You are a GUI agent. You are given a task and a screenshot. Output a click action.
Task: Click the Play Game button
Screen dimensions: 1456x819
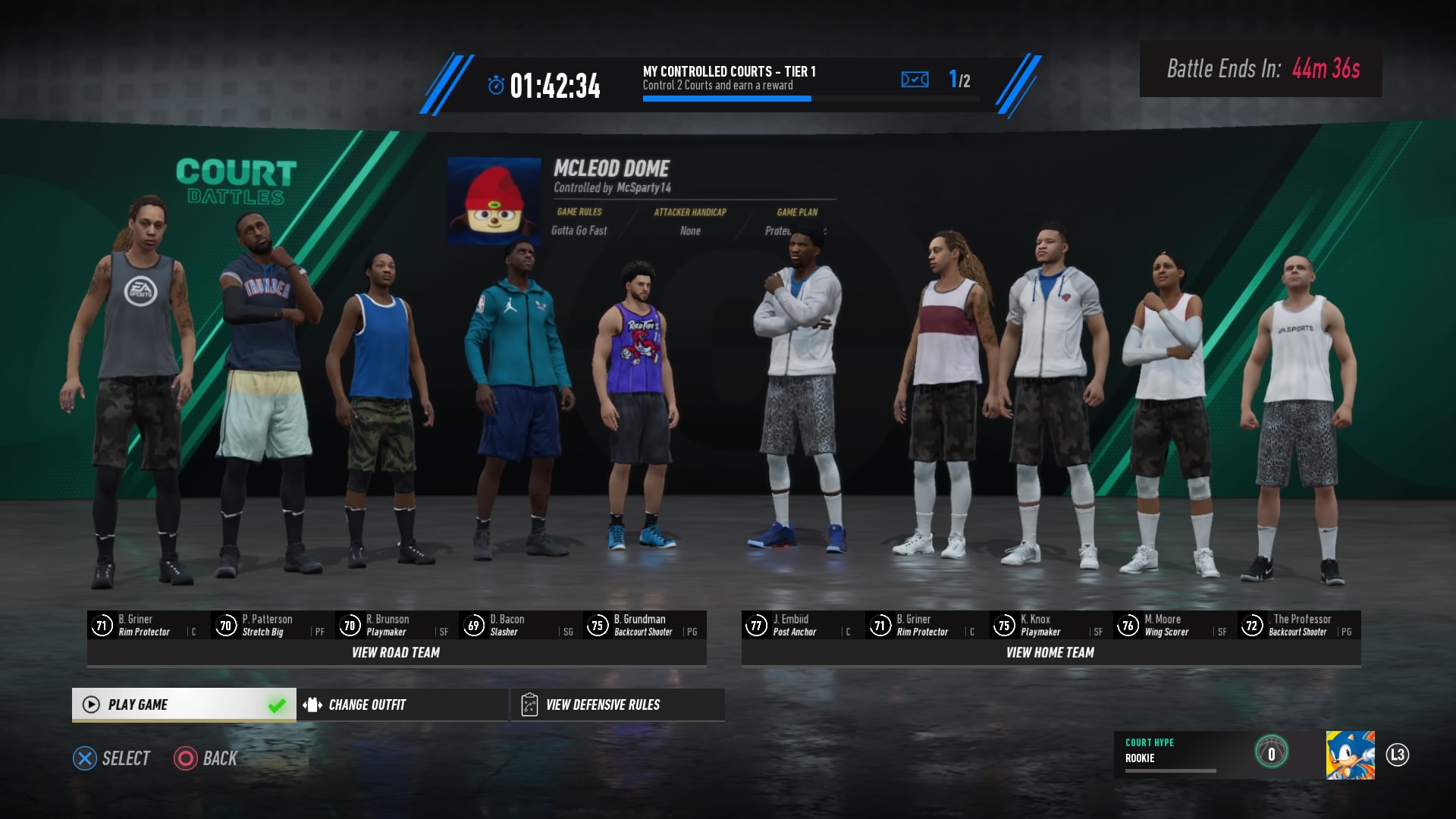point(182,704)
